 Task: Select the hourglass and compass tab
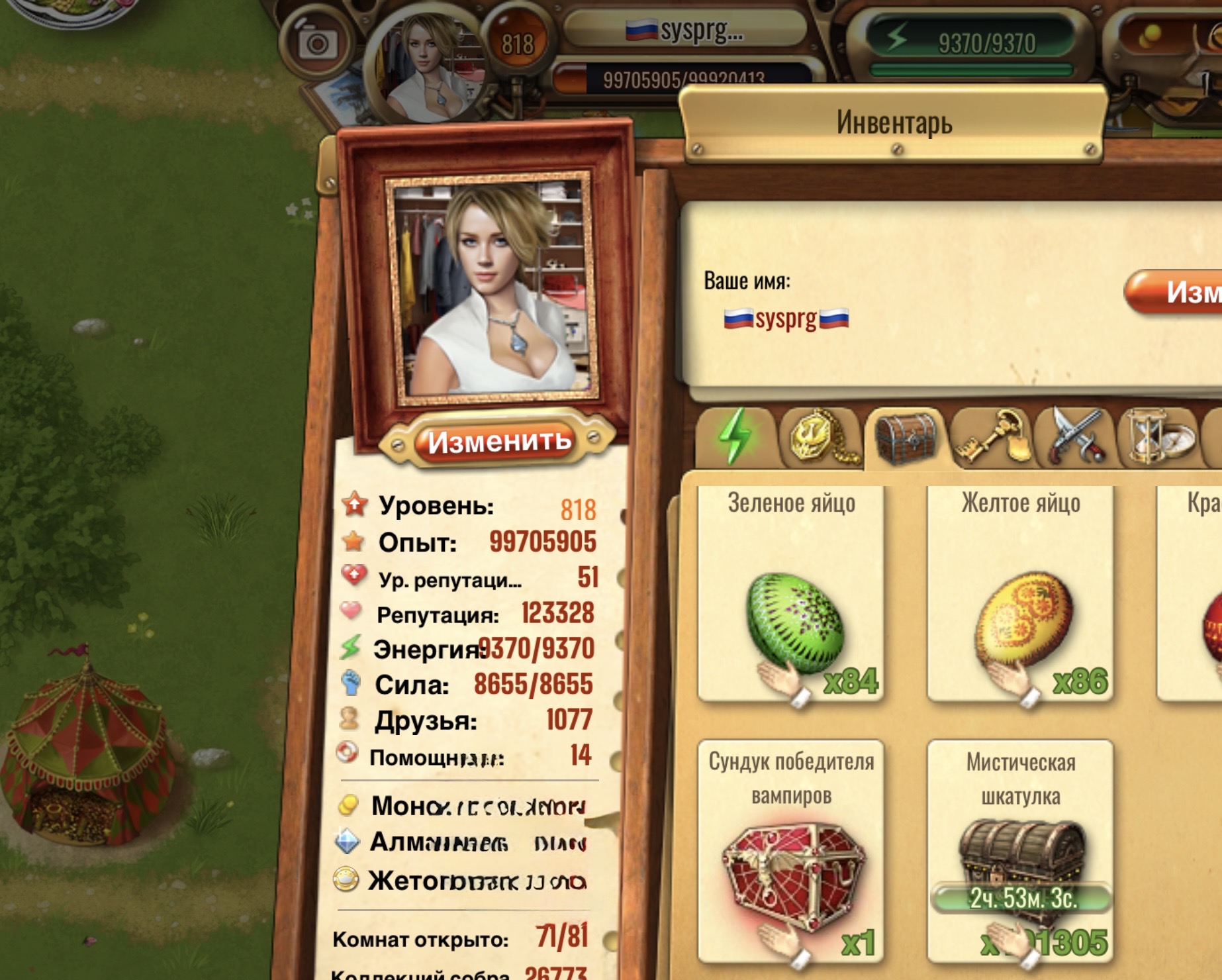[1158, 437]
